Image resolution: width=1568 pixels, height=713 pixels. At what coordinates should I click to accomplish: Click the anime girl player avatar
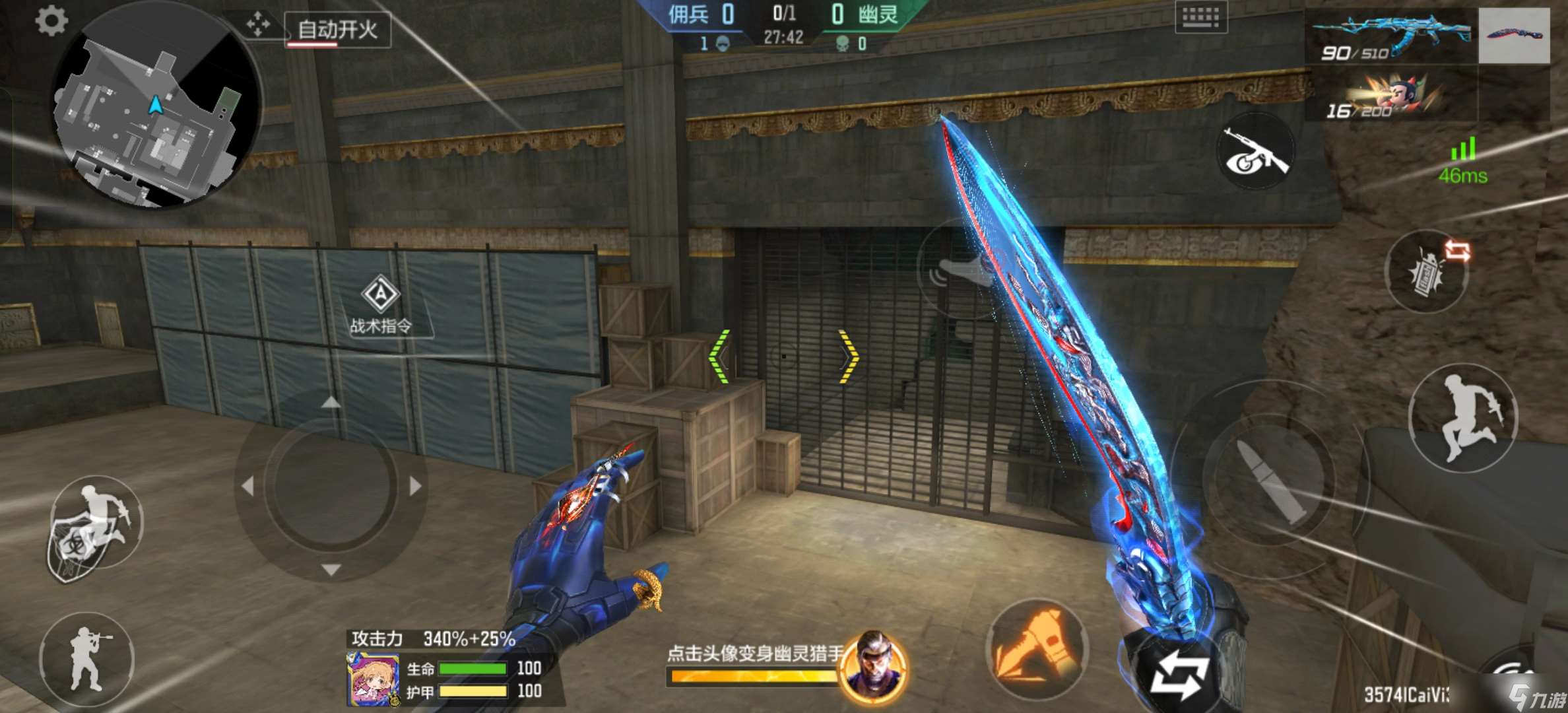click(373, 679)
